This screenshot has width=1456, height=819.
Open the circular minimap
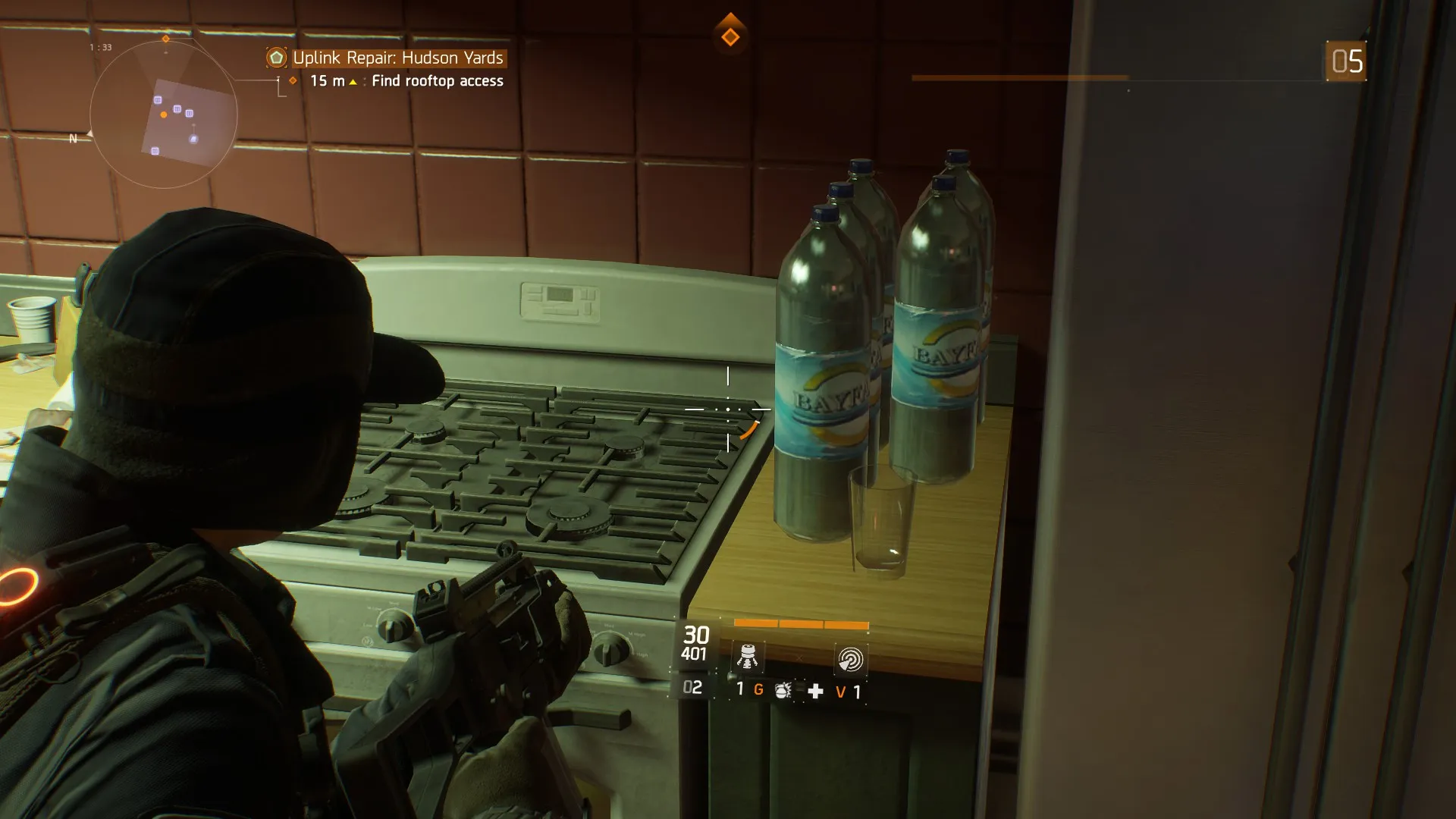[164, 115]
